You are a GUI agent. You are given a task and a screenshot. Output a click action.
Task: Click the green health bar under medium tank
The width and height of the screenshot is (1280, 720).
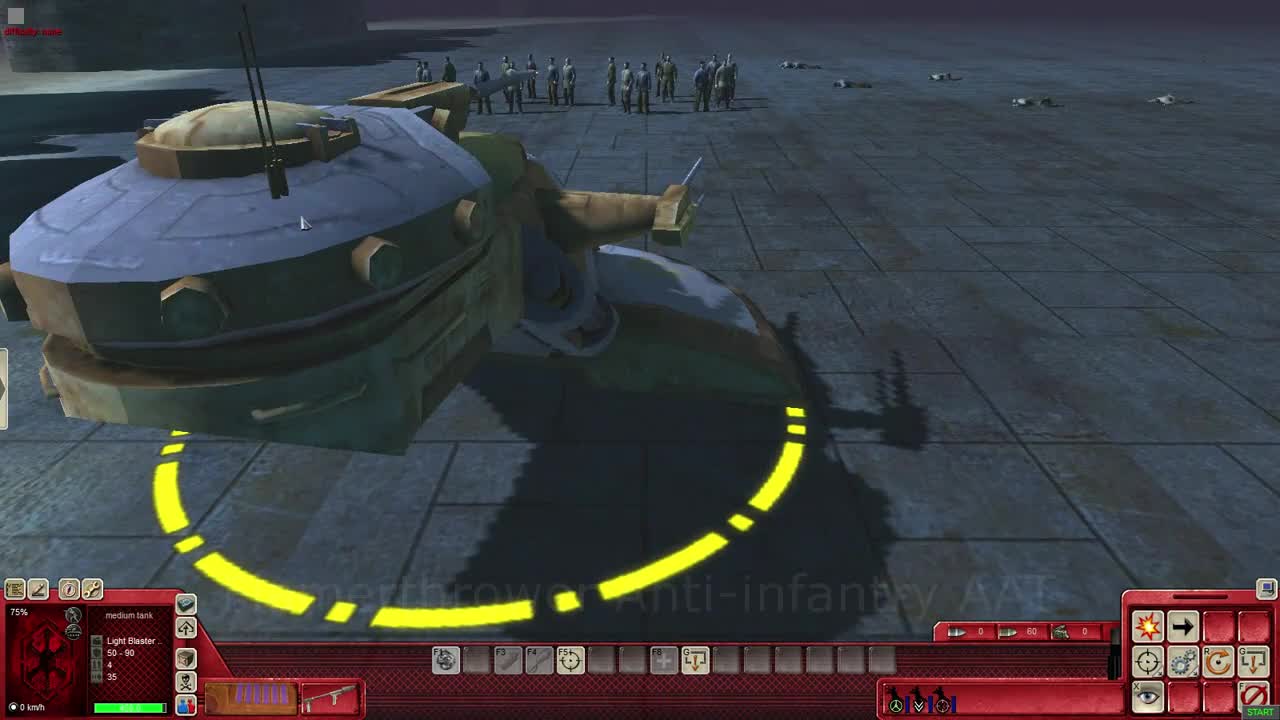[130, 707]
